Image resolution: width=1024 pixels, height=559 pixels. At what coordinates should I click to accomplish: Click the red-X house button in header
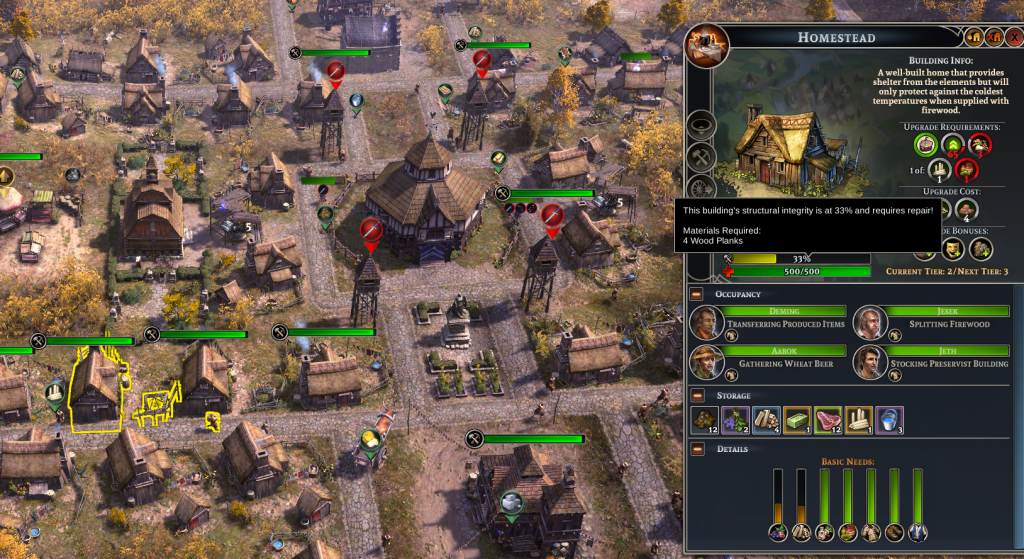click(x=994, y=37)
